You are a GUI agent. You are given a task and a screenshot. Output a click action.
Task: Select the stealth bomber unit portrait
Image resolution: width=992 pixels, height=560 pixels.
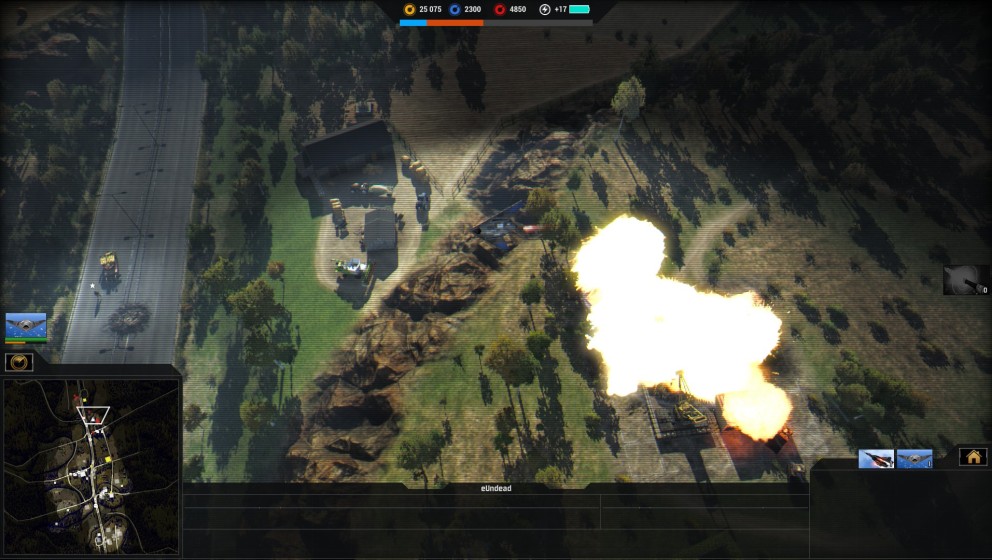pyautogui.click(x=26, y=326)
